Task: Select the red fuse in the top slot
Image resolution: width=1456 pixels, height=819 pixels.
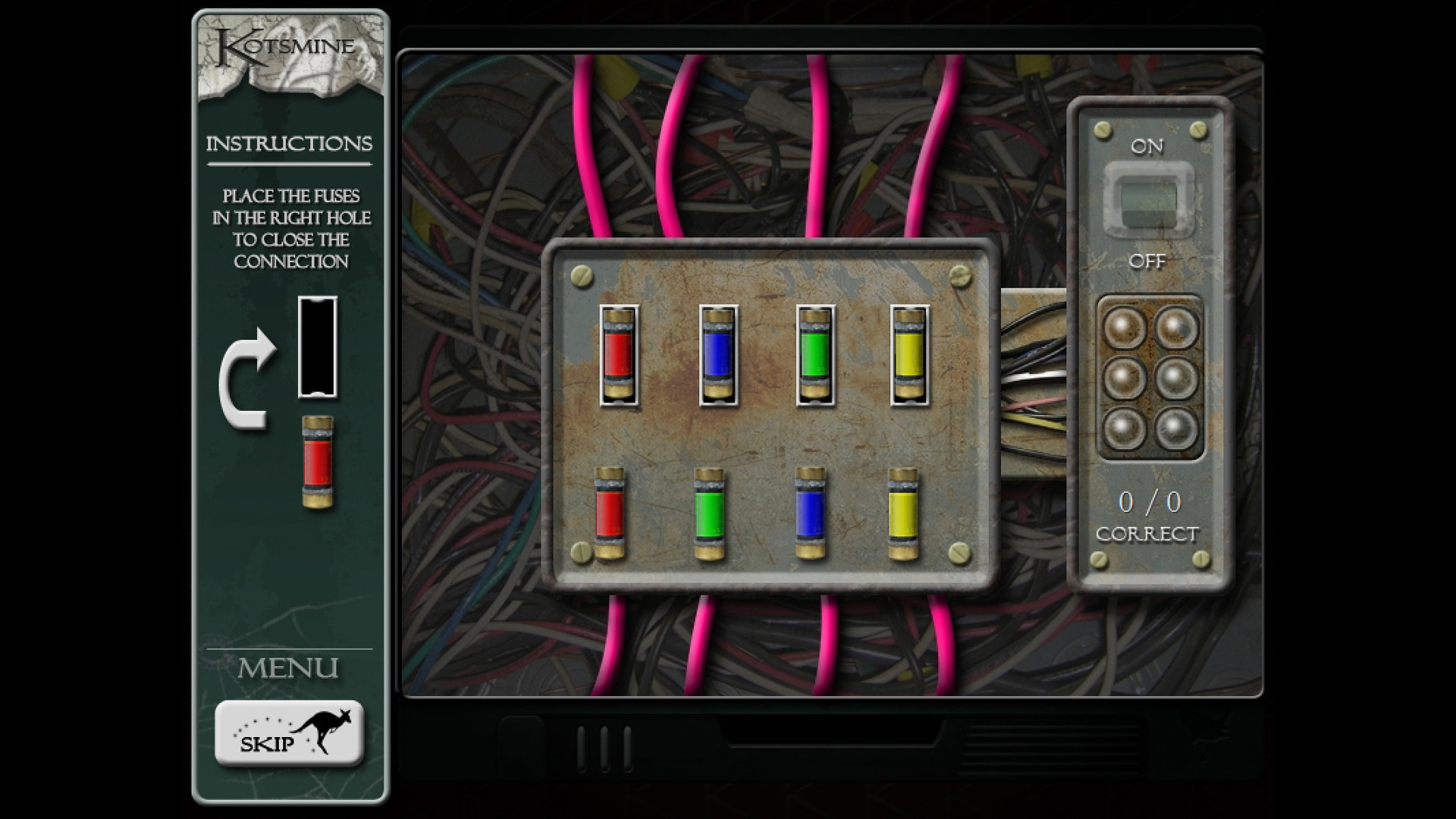Action: (618, 353)
